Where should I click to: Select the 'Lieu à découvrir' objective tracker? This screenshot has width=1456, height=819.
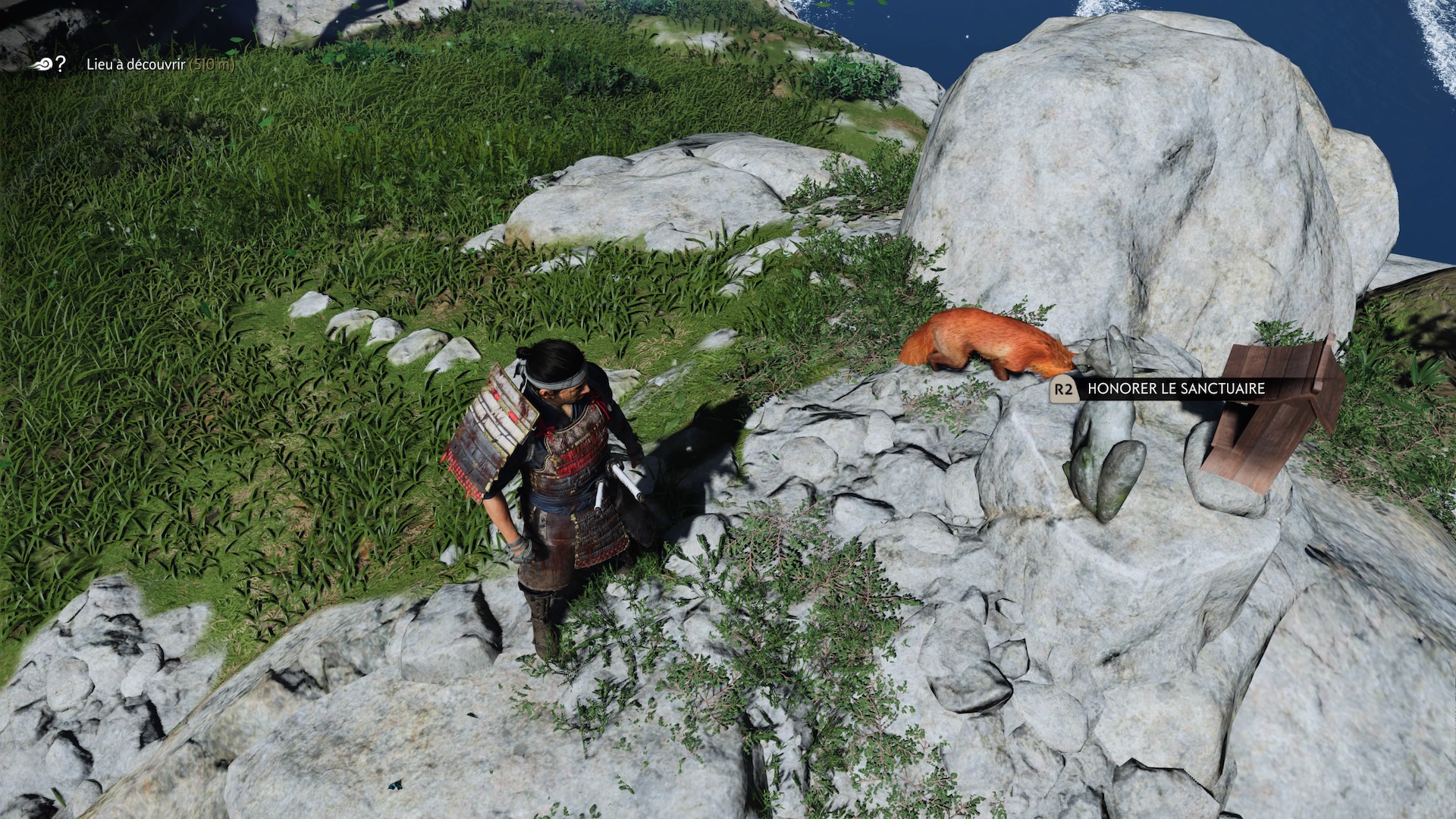[x=136, y=64]
